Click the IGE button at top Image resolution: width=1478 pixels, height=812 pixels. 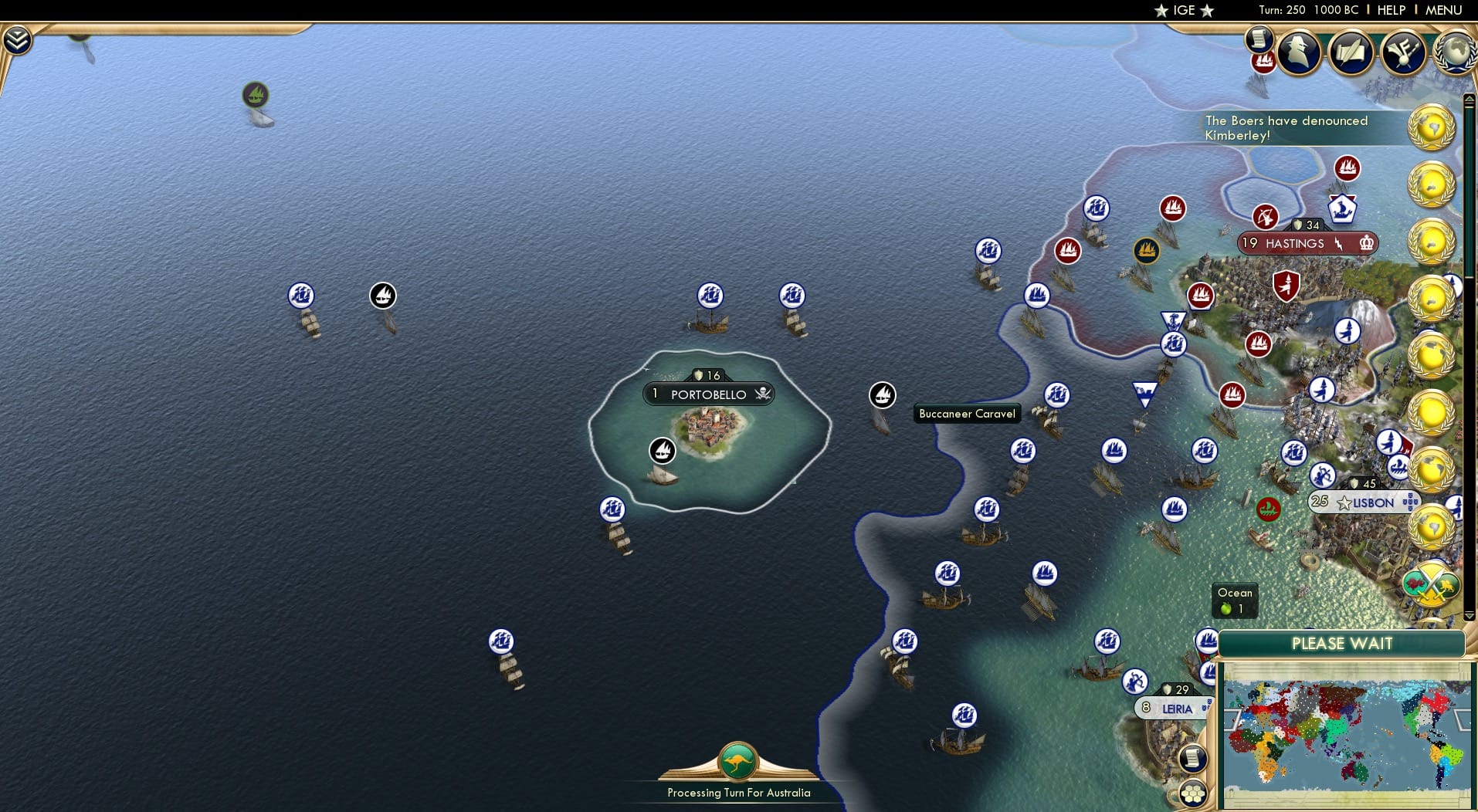point(1181,10)
